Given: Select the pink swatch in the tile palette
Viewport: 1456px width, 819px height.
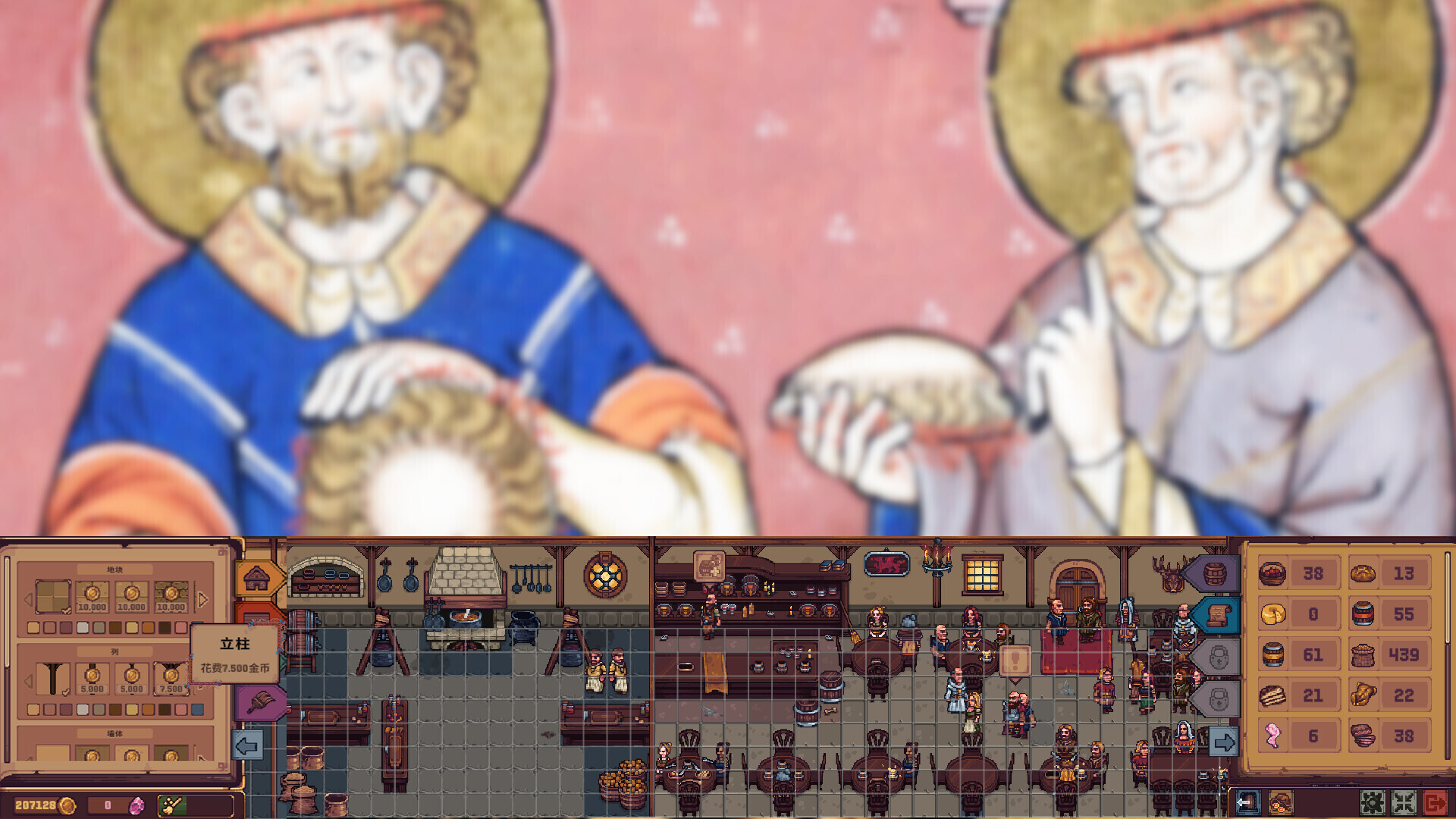Looking at the screenshot, I should coord(180,627).
